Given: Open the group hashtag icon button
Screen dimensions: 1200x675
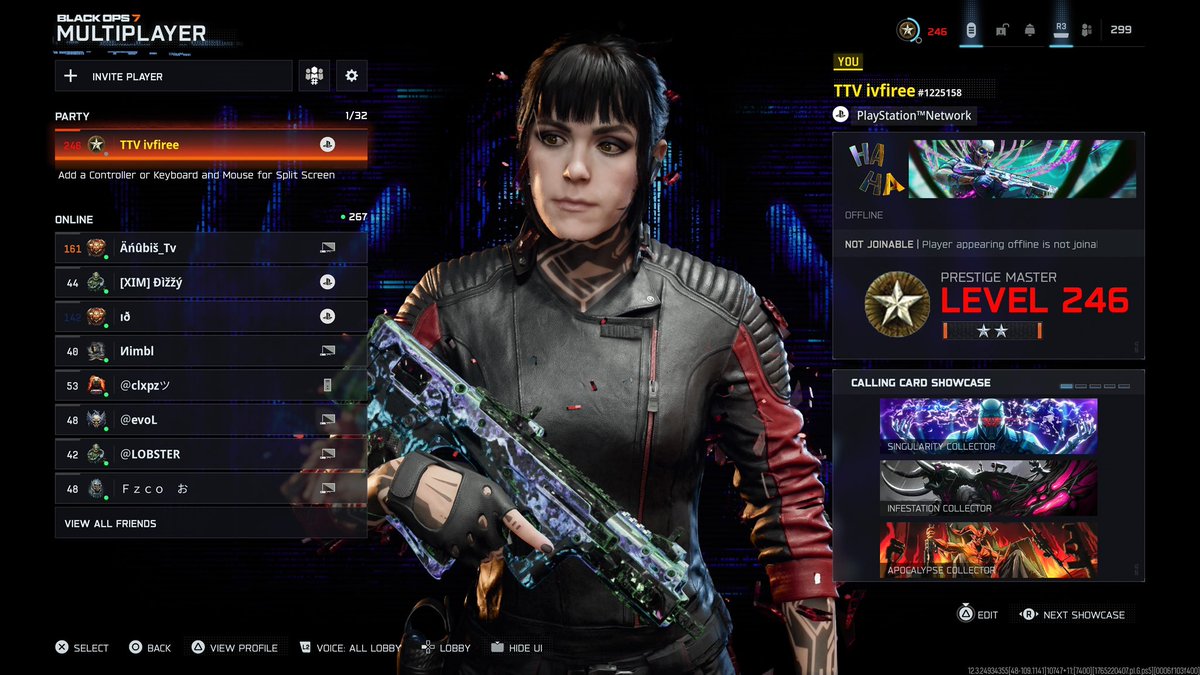Looking at the screenshot, I should click(x=314, y=76).
